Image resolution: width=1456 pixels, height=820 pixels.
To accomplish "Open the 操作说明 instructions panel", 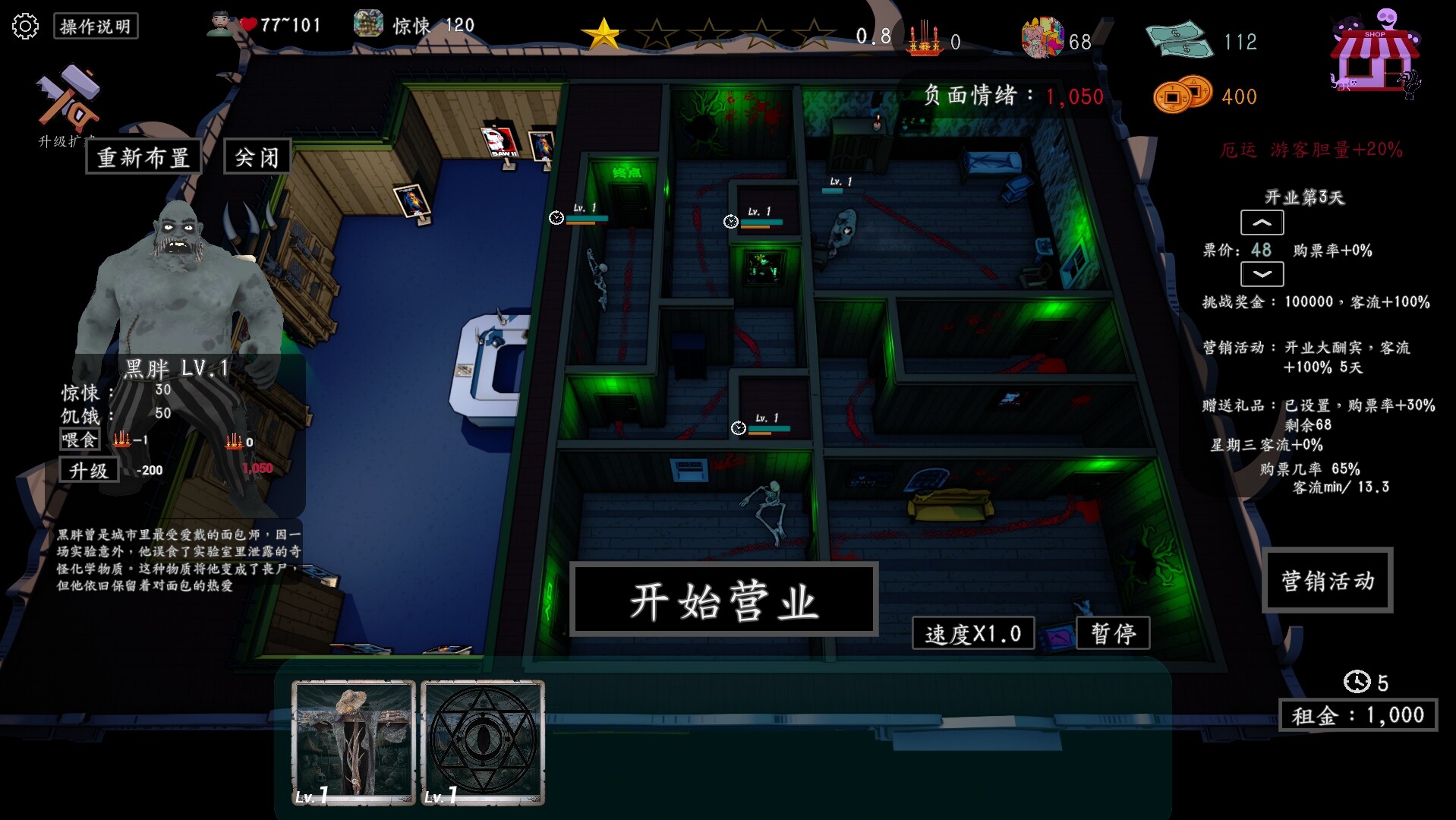I will tap(95, 26).
